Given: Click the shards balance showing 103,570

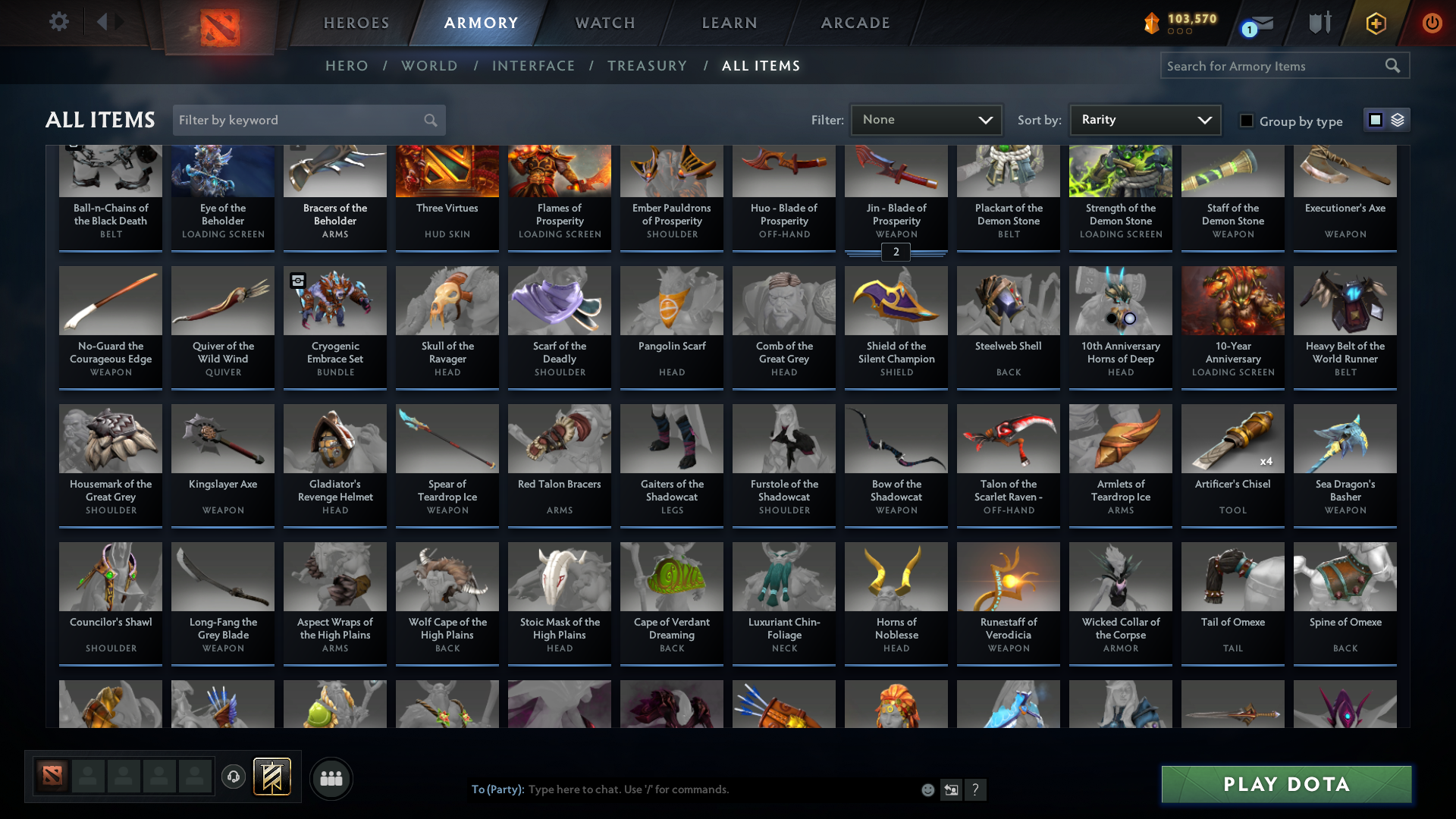Looking at the screenshot, I should click(1179, 23).
